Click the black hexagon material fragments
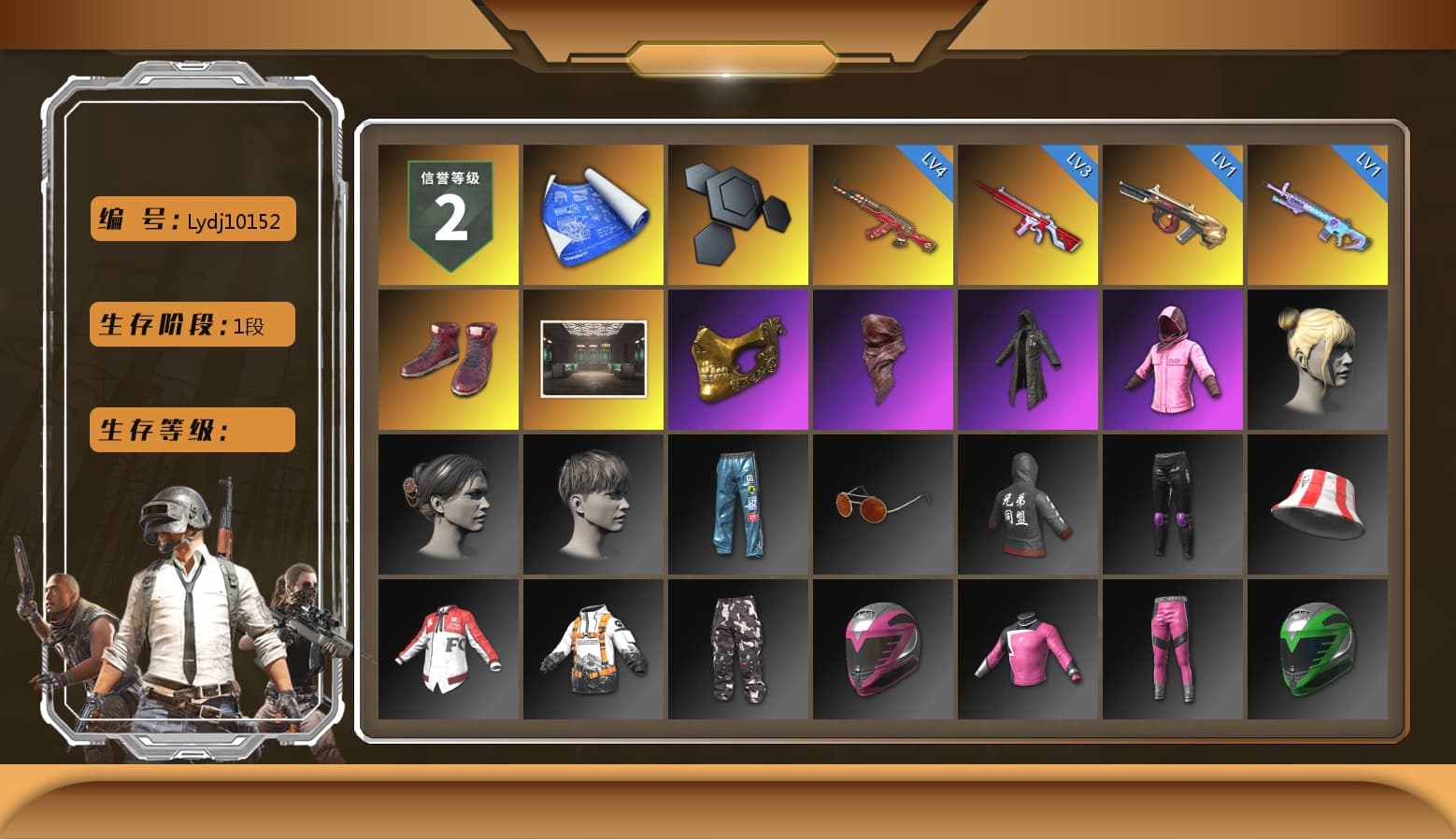 coord(737,212)
